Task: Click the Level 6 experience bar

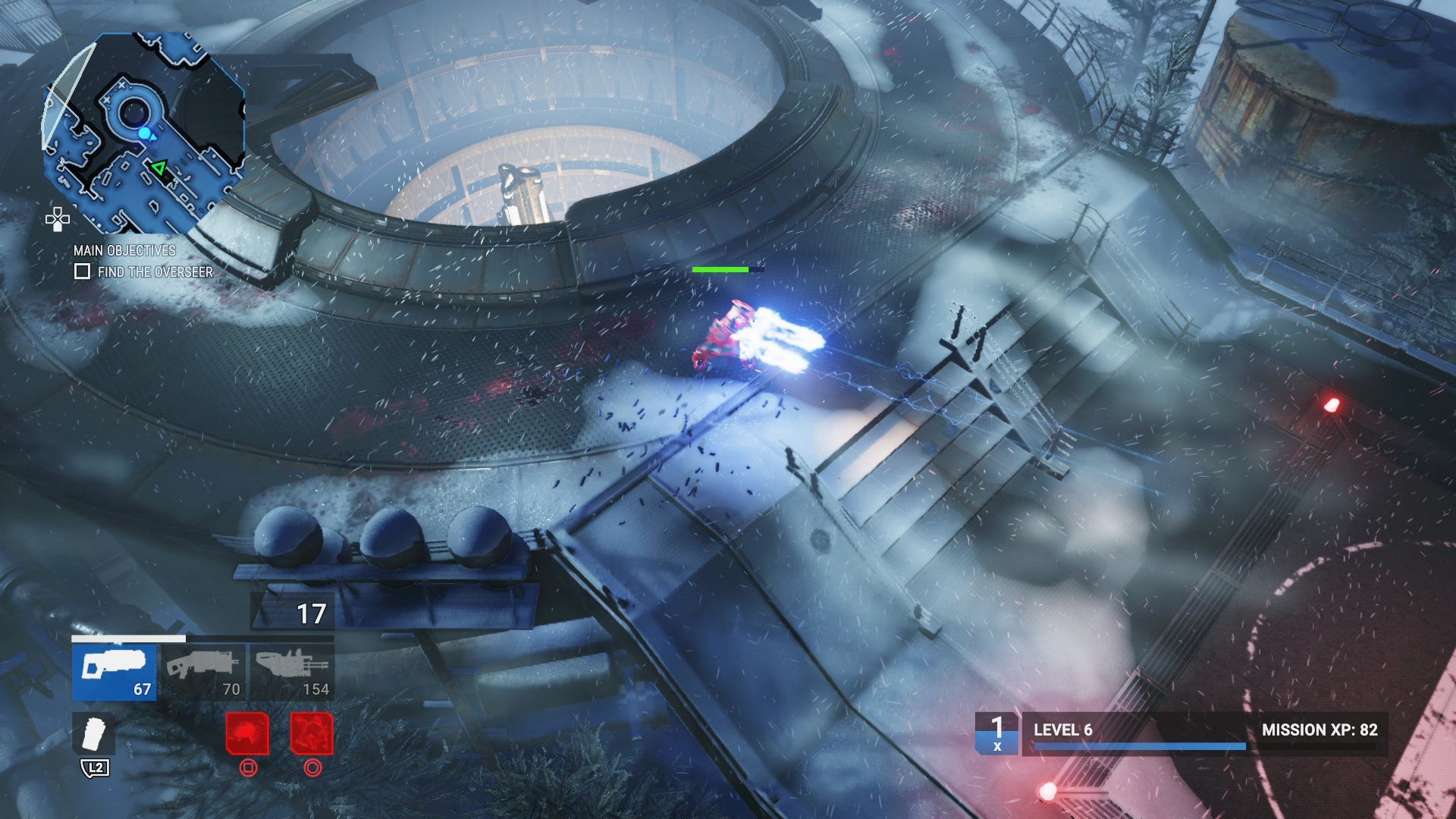Action: (x=1139, y=746)
